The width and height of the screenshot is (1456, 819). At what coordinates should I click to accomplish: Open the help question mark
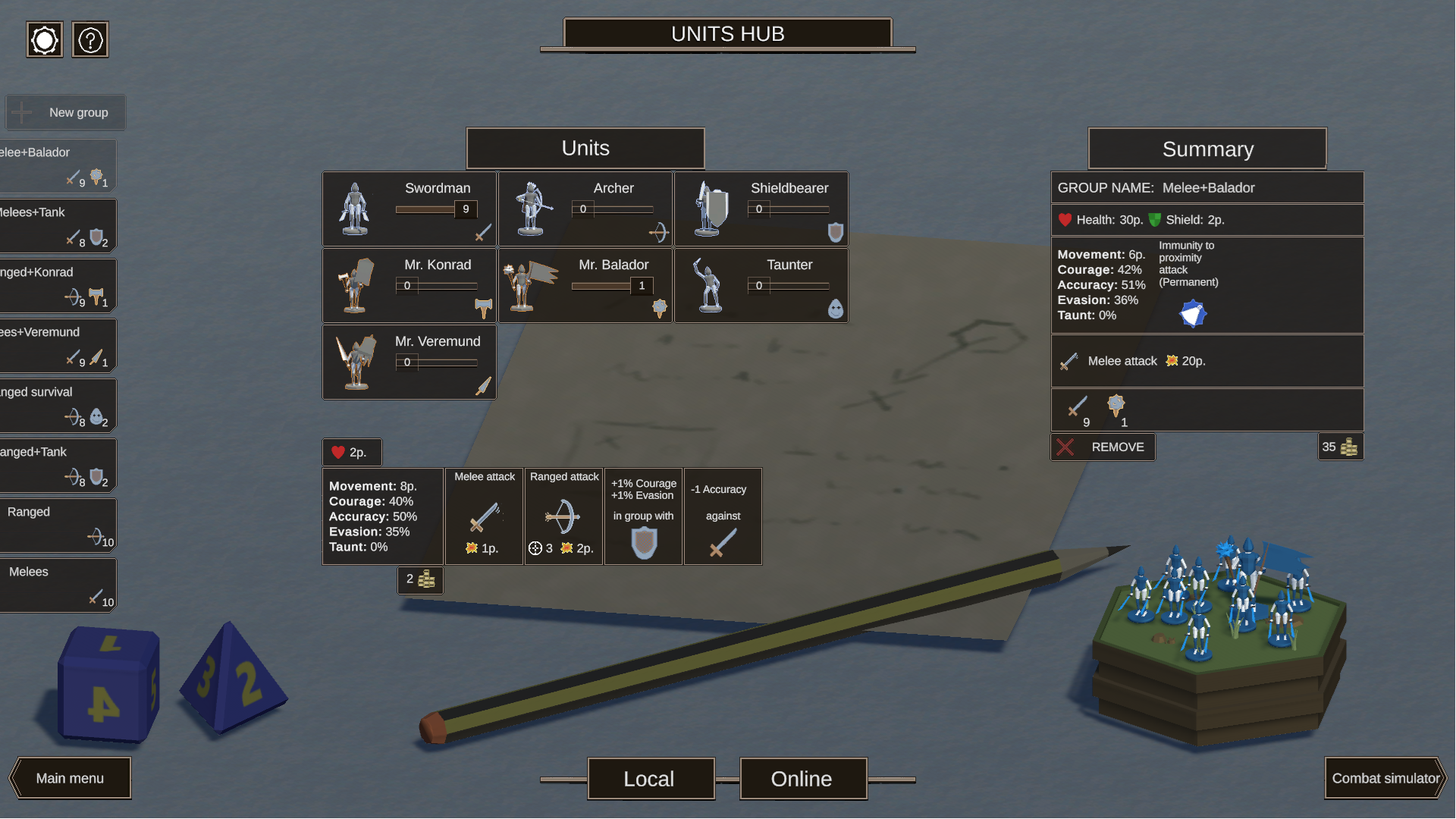pyautogui.click(x=90, y=39)
